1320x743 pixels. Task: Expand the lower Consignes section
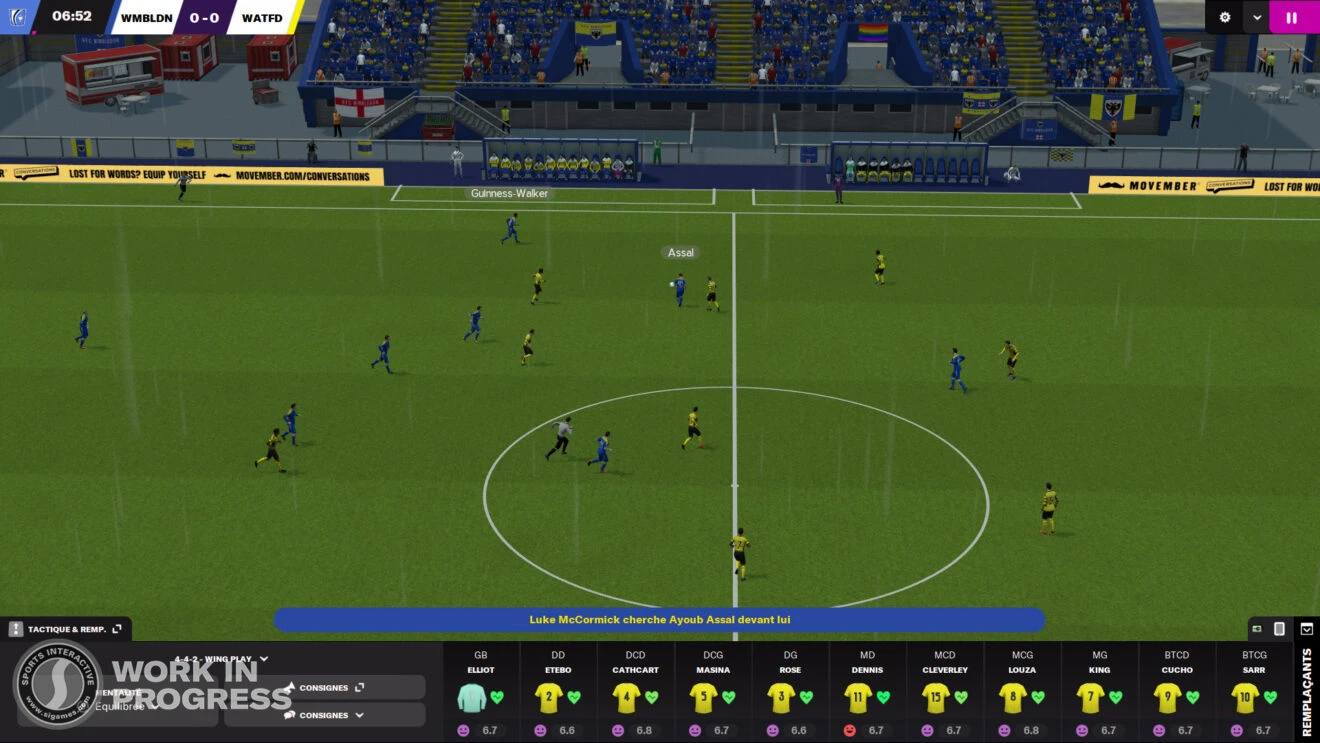click(358, 715)
